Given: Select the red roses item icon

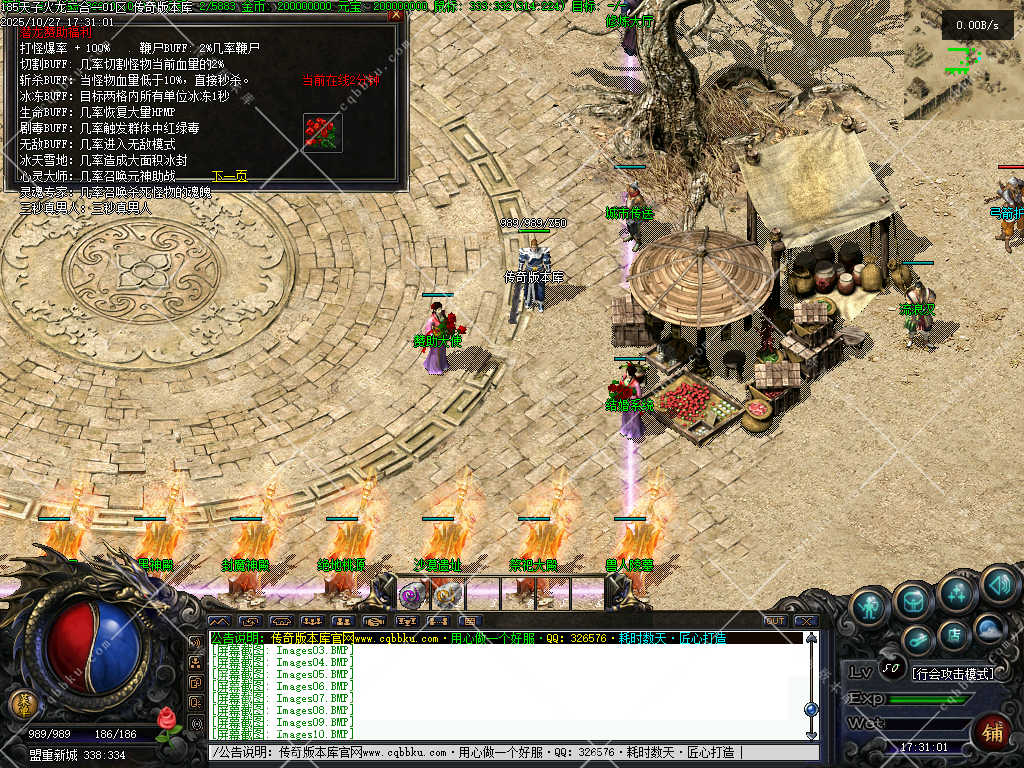Looking at the screenshot, I should point(322,133).
